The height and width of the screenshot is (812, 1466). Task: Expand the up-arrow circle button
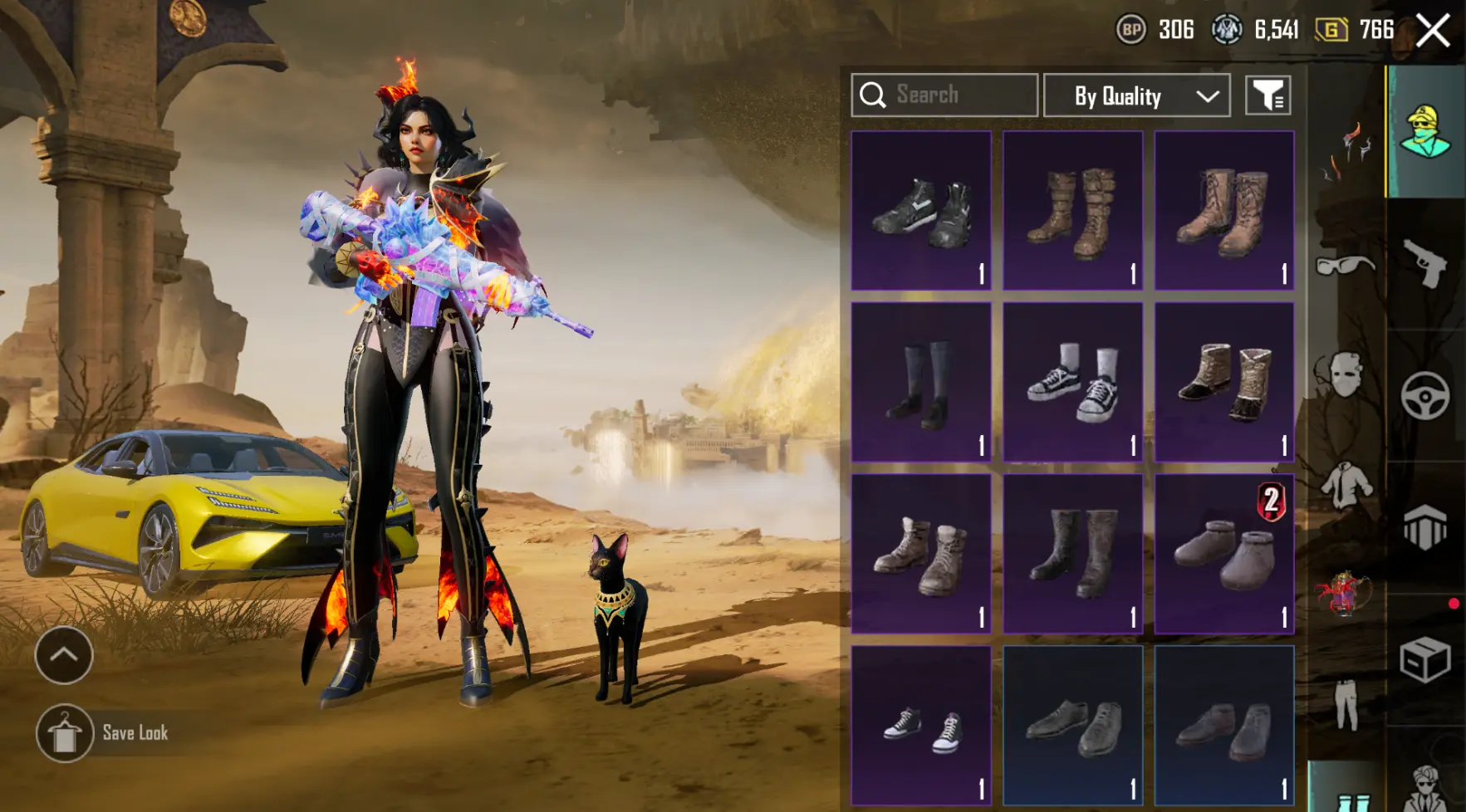[64, 655]
